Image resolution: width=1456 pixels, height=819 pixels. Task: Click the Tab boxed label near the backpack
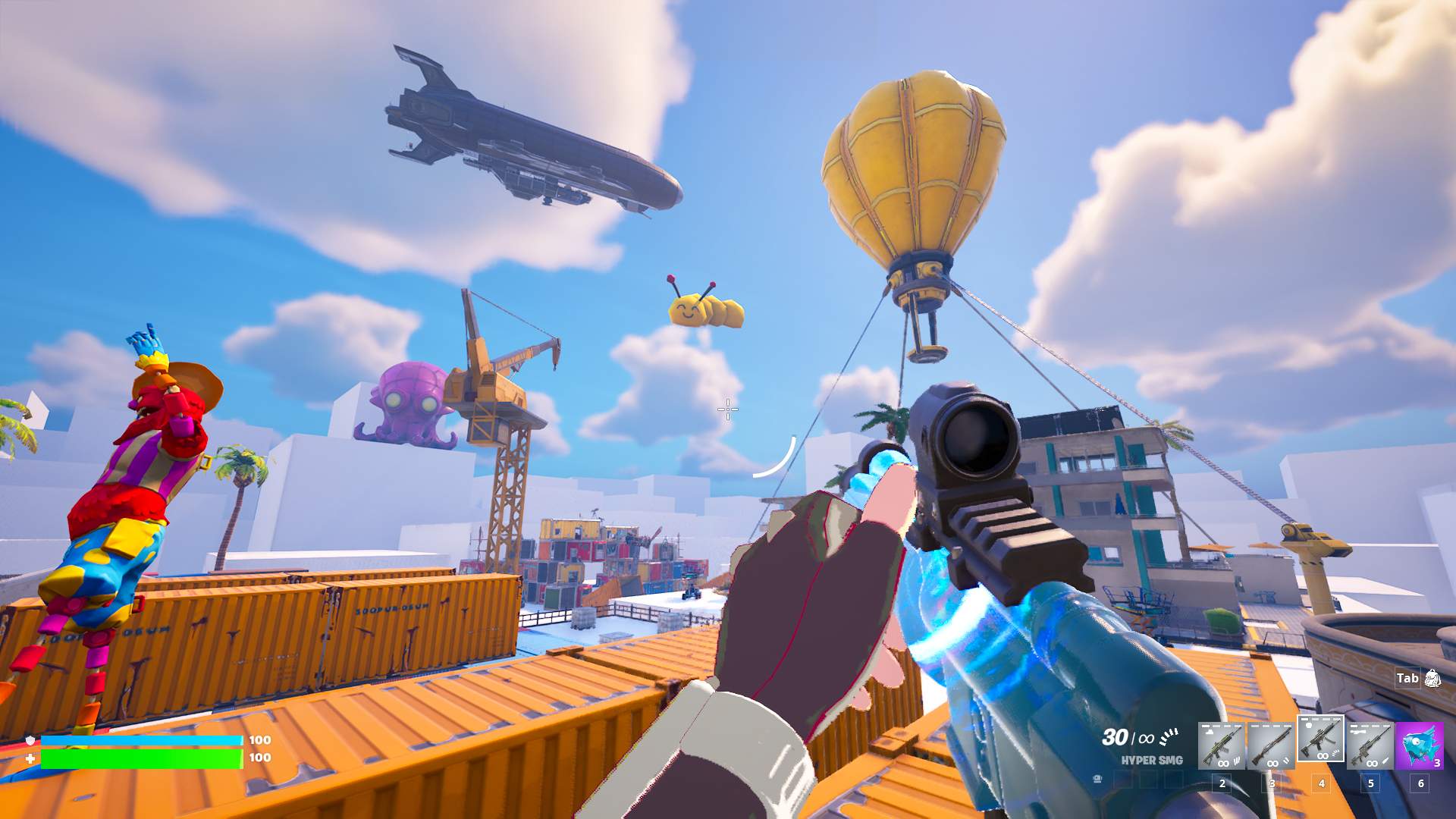(x=1407, y=678)
